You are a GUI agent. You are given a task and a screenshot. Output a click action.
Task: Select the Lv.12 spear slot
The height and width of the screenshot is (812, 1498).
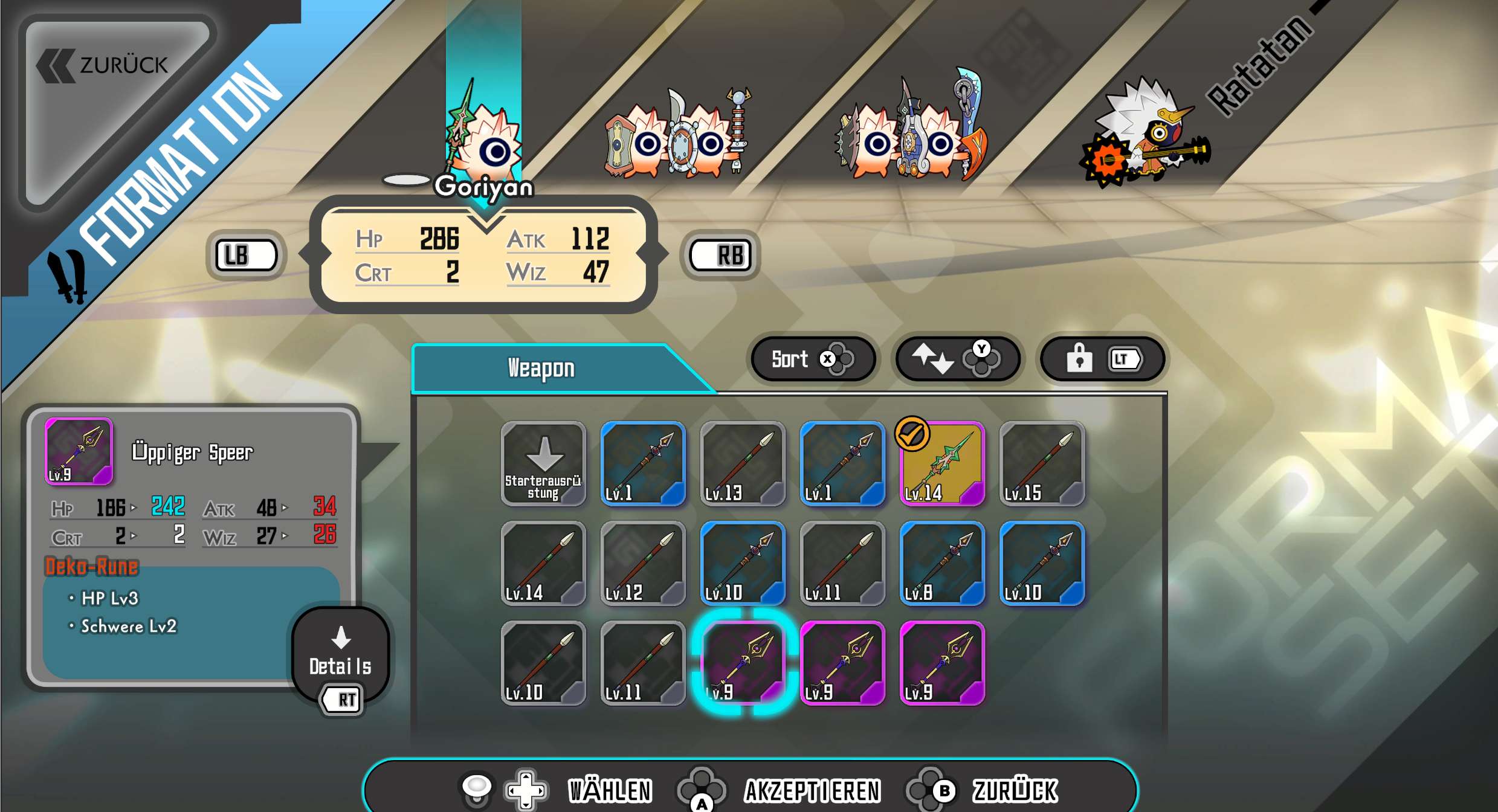[x=643, y=564]
